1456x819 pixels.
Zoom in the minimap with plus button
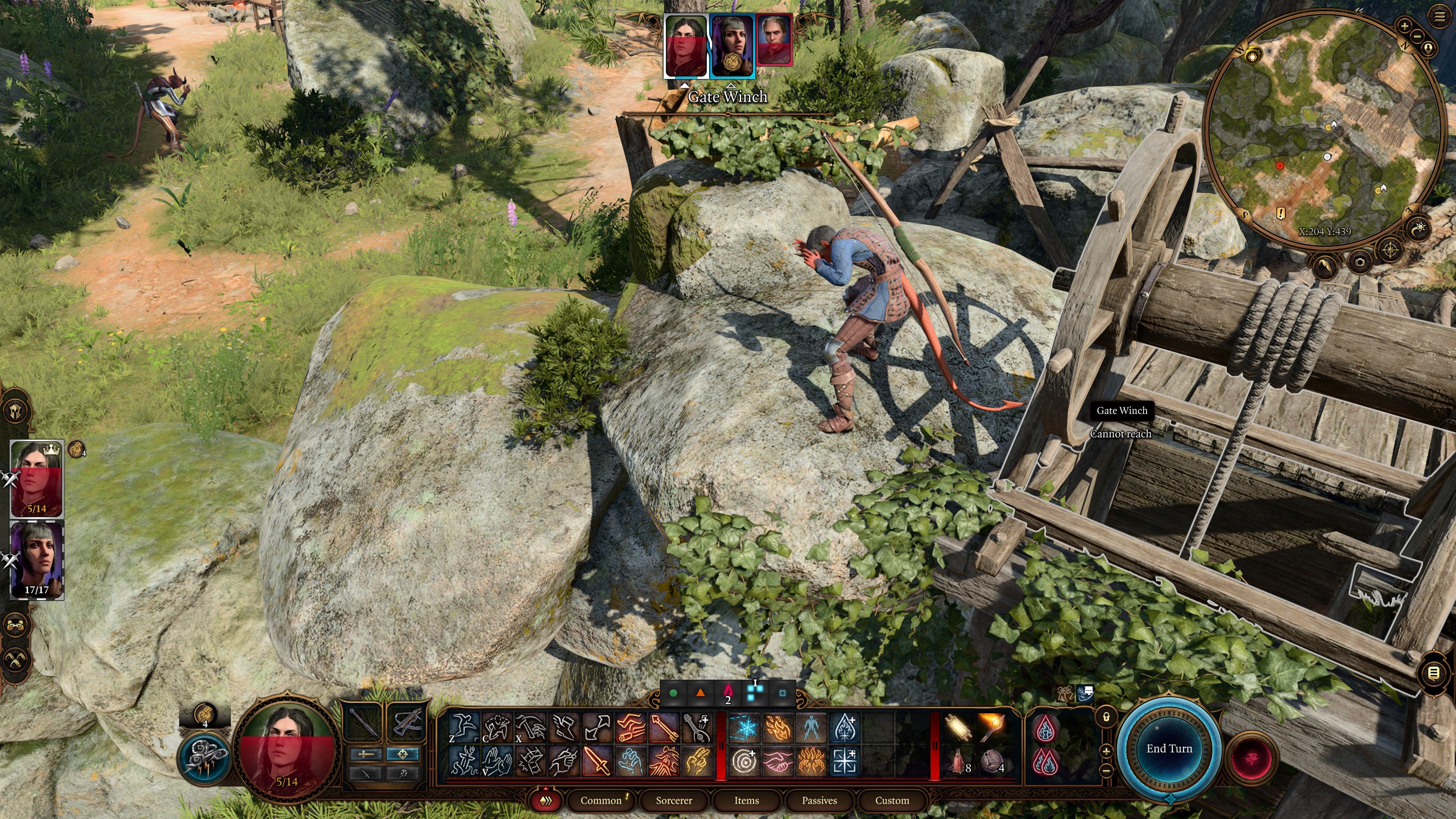coord(1404,26)
